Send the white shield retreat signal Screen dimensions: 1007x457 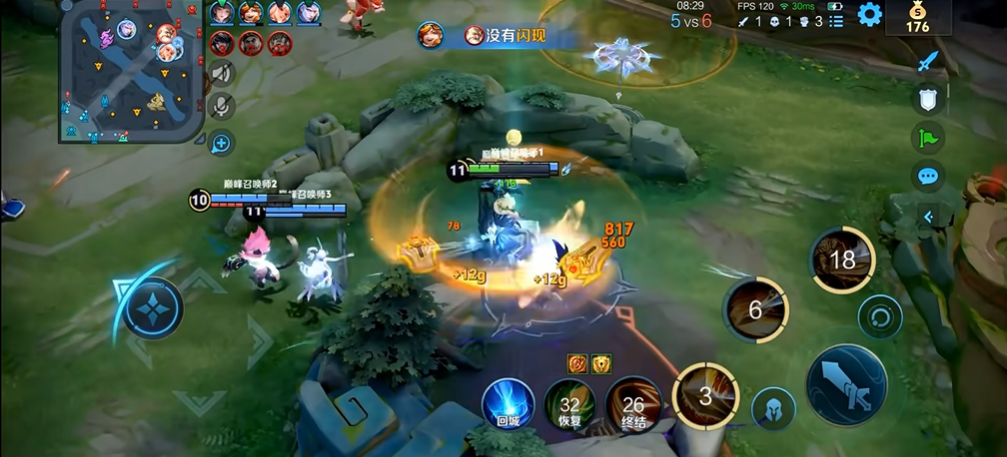[928, 99]
